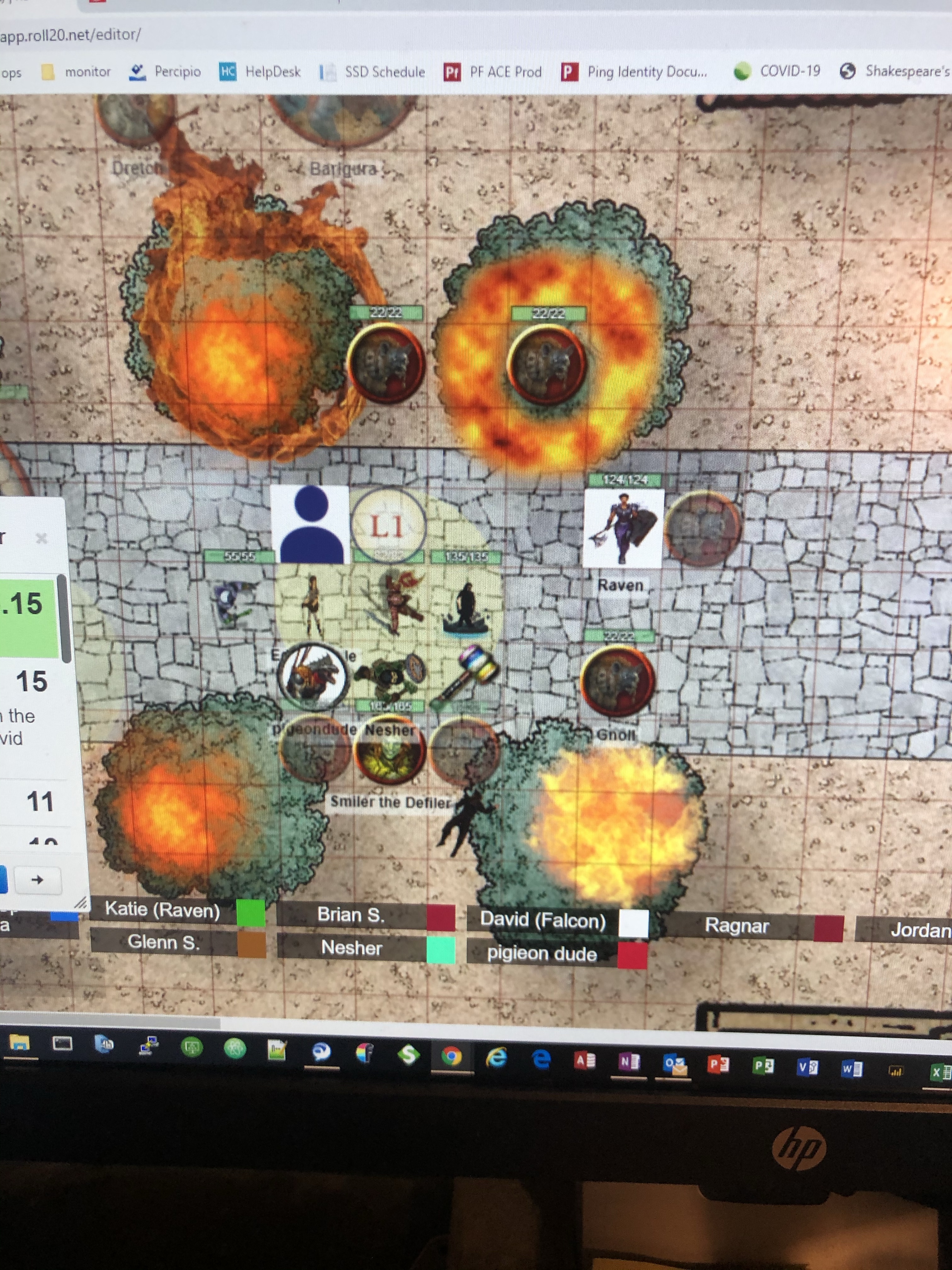Select the Ragnar player name tag
This screenshot has width=952, height=1270.
(737, 925)
